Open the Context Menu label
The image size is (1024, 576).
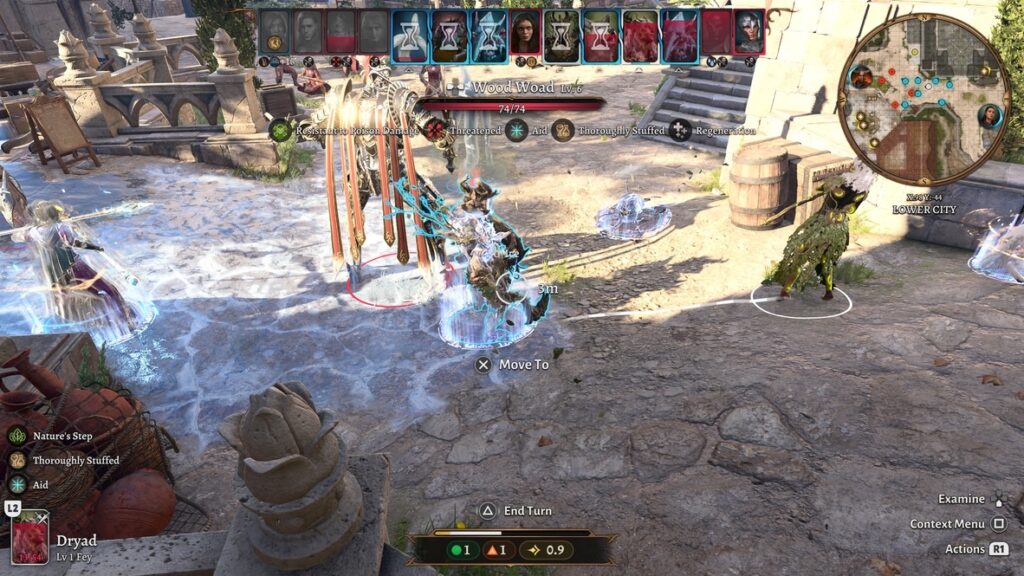pyautogui.click(x=947, y=524)
